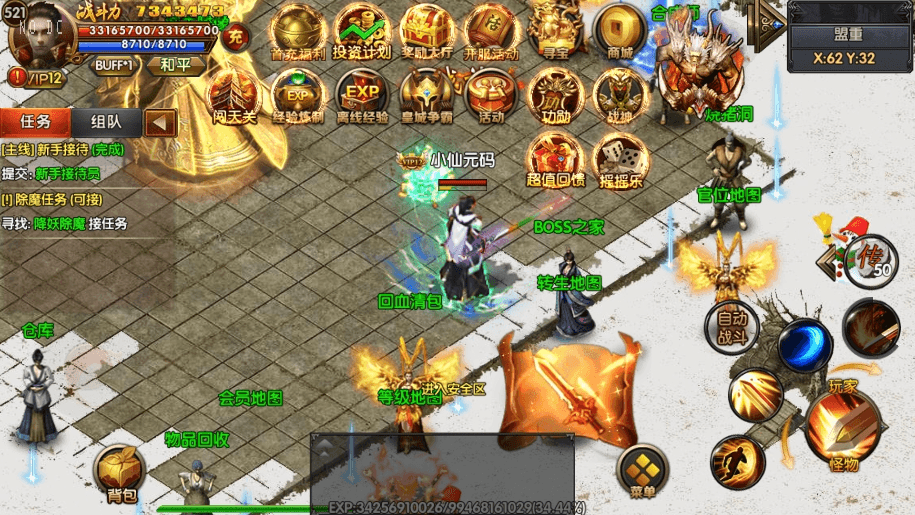Open the 皇城争霸 helmet icon
The image size is (915, 515).
(428, 96)
